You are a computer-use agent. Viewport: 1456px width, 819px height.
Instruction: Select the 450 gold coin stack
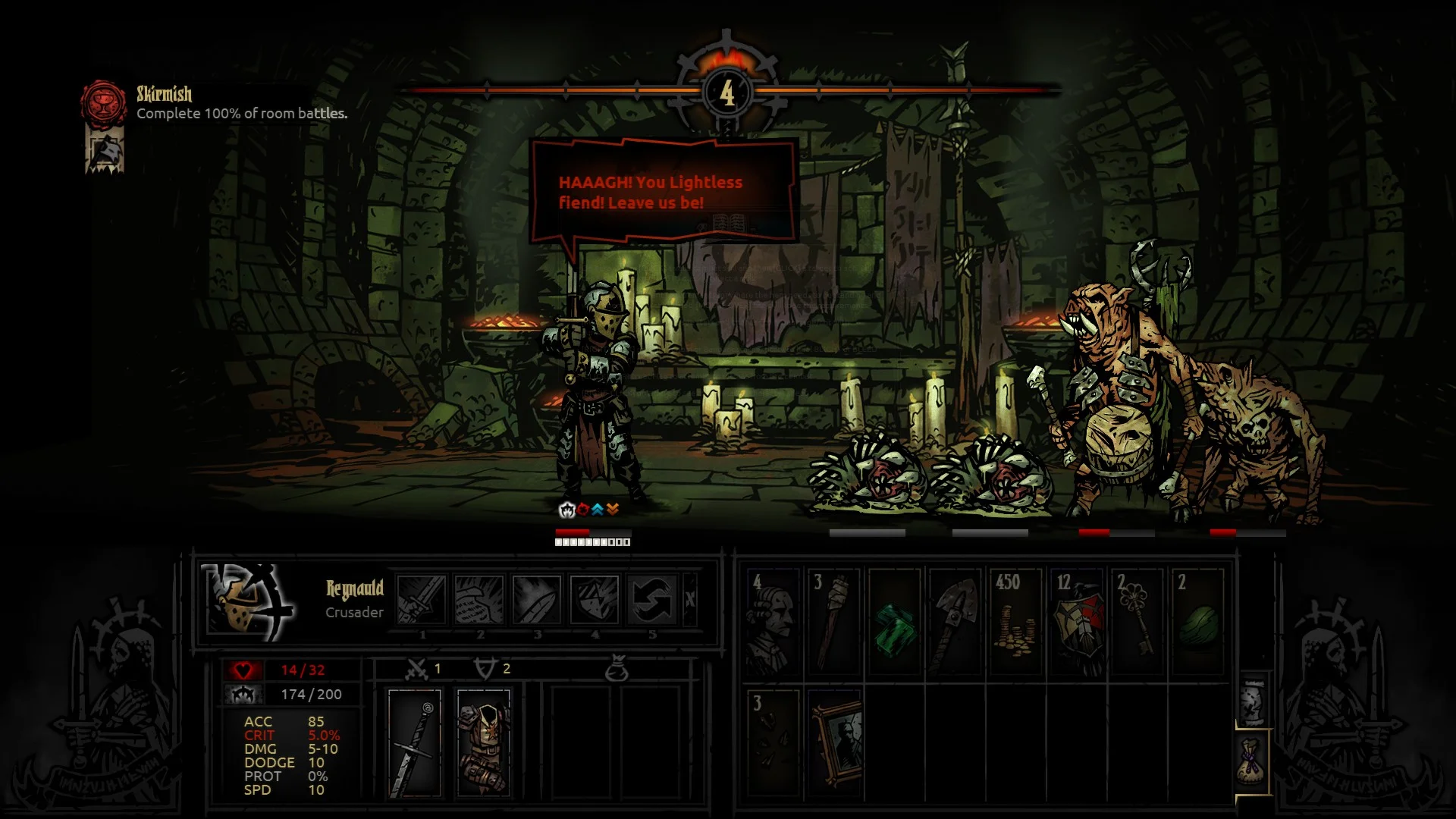tap(1015, 622)
